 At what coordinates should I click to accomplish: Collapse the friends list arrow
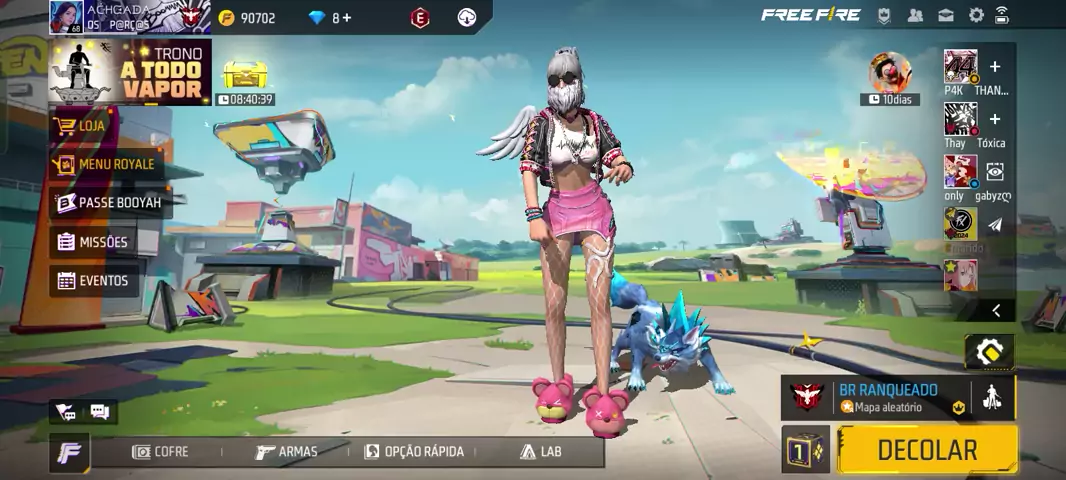(x=995, y=311)
